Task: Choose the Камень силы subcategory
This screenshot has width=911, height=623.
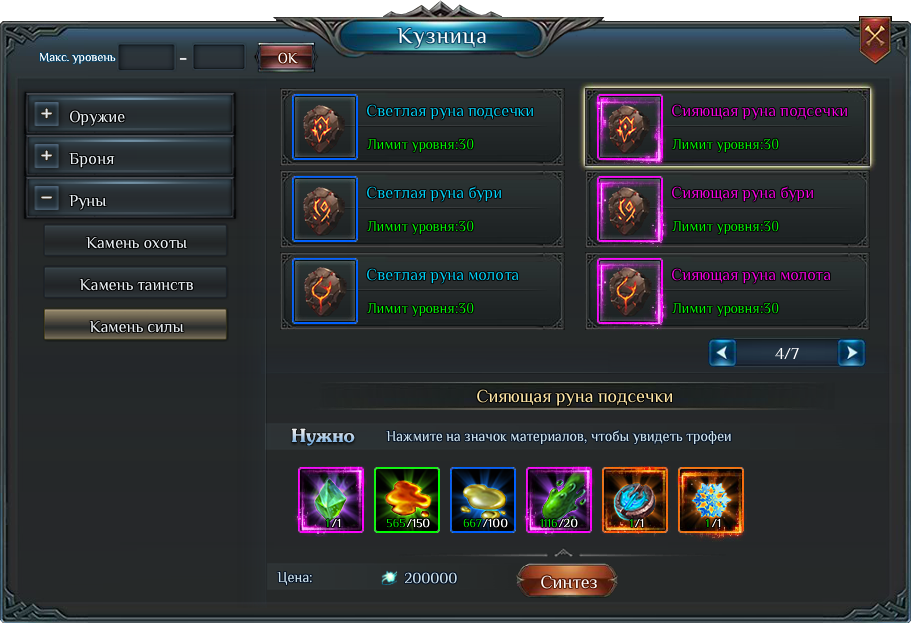Action: click(x=136, y=326)
